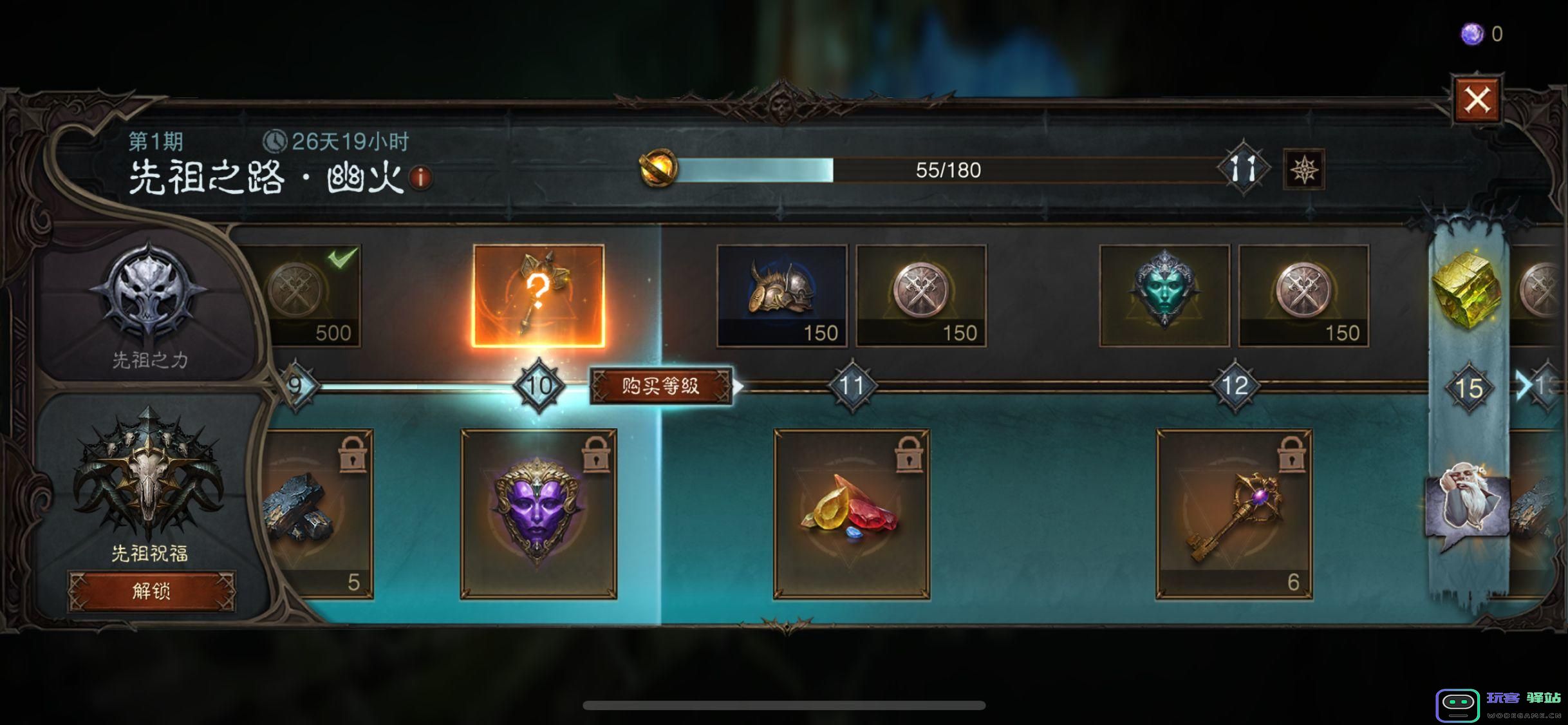Select the purple mask crest reward
1568x725 pixels.
(538, 514)
